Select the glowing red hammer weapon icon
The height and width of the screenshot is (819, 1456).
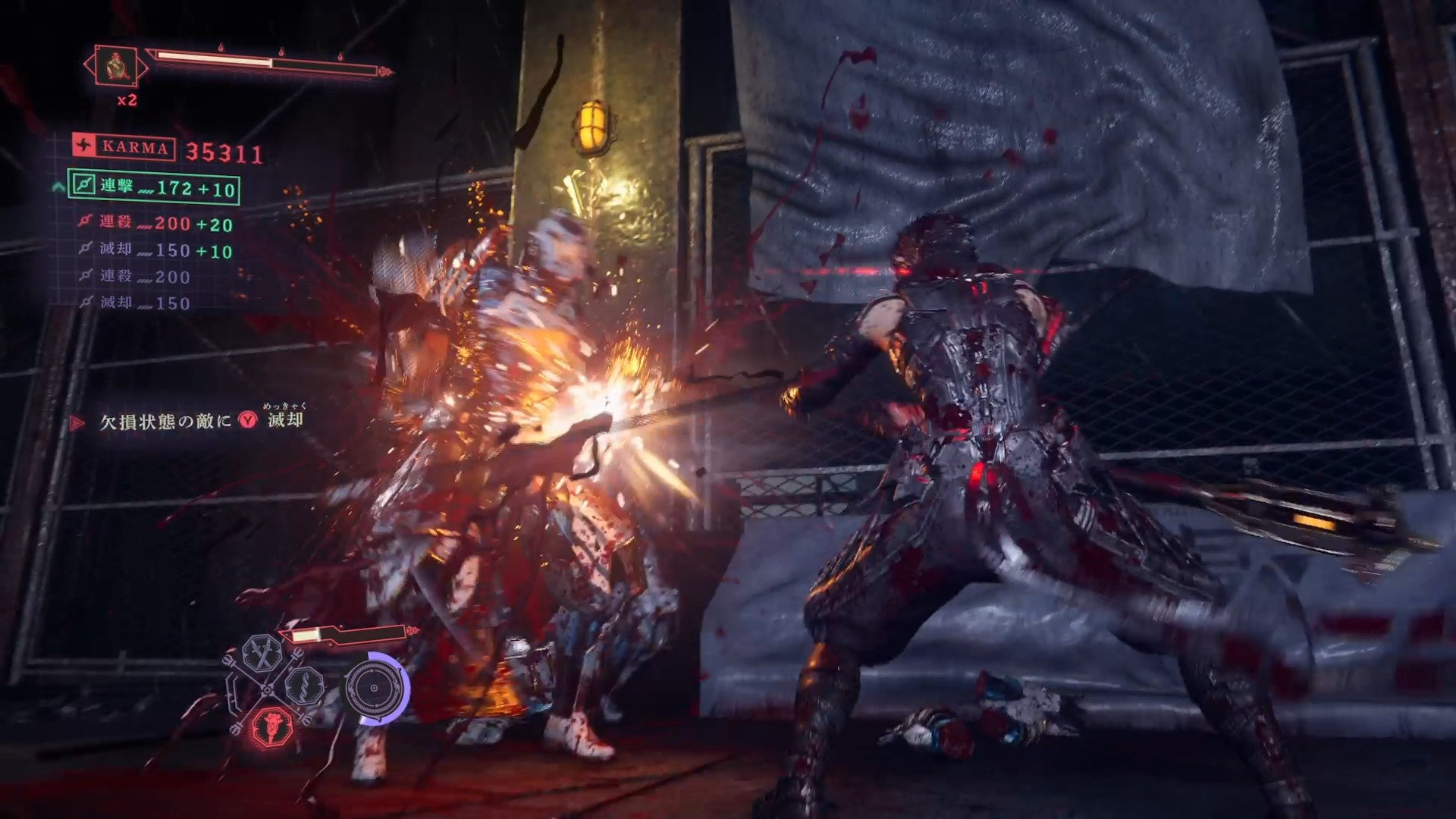pyautogui.click(x=273, y=726)
